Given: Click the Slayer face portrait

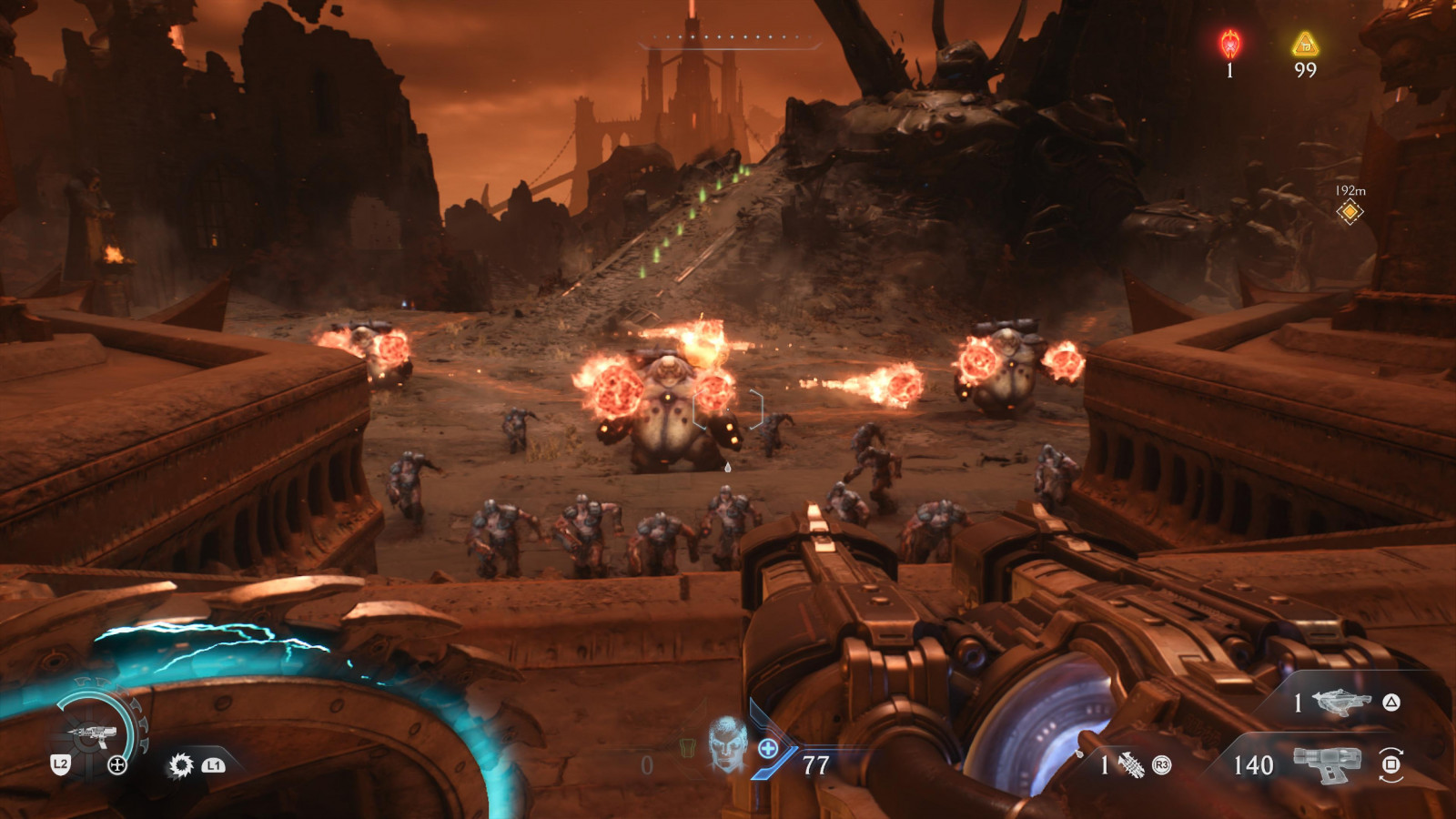Looking at the screenshot, I should click(727, 743).
